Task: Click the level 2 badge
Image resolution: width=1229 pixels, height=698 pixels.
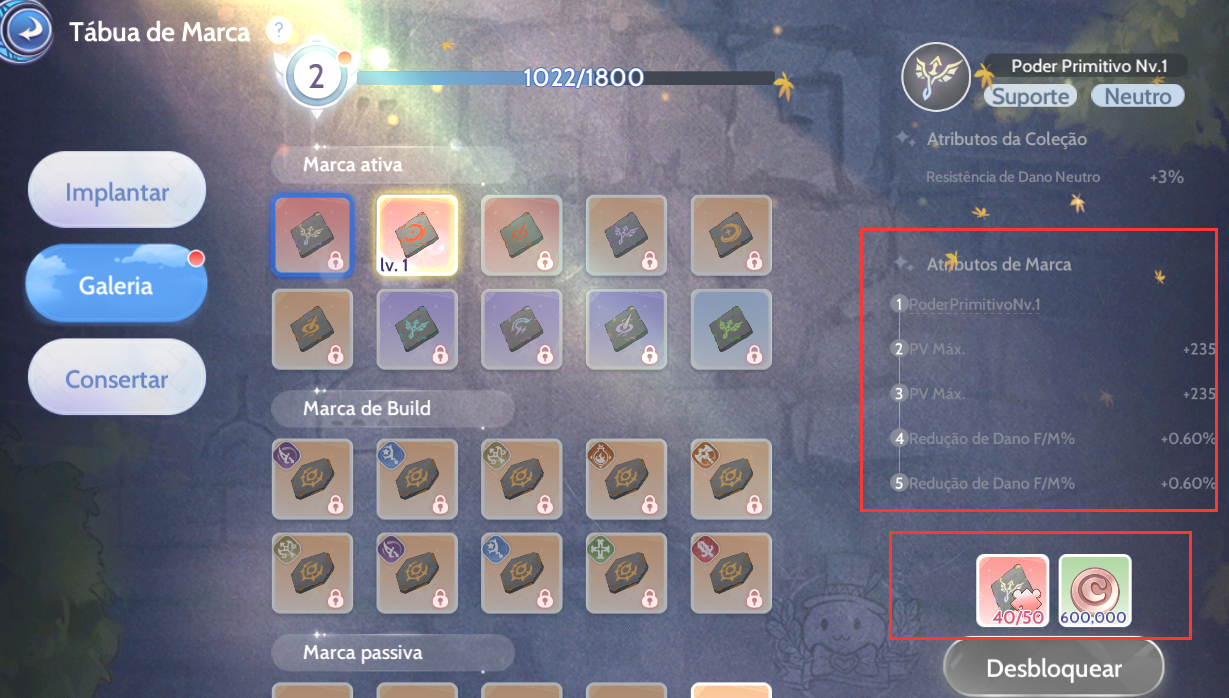Action: [x=316, y=78]
